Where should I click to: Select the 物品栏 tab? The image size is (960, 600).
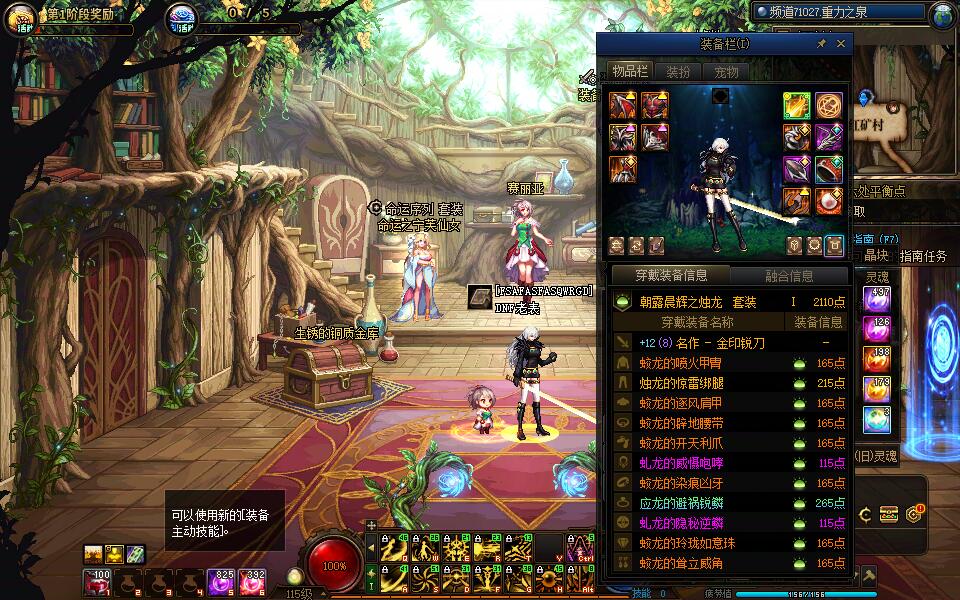click(x=630, y=72)
